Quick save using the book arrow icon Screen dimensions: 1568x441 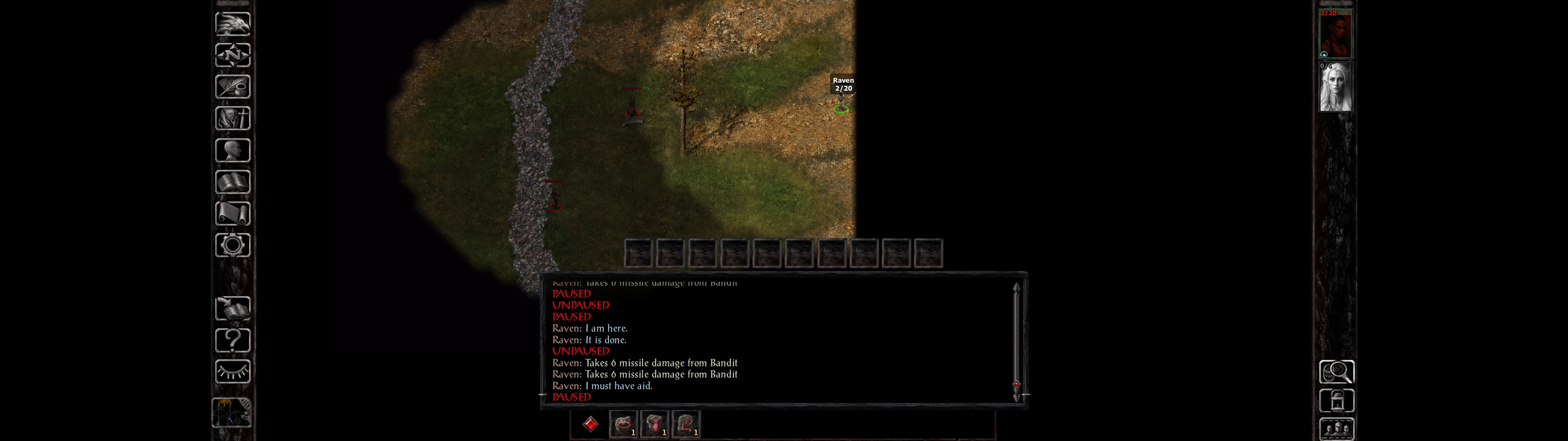[232, 309]
